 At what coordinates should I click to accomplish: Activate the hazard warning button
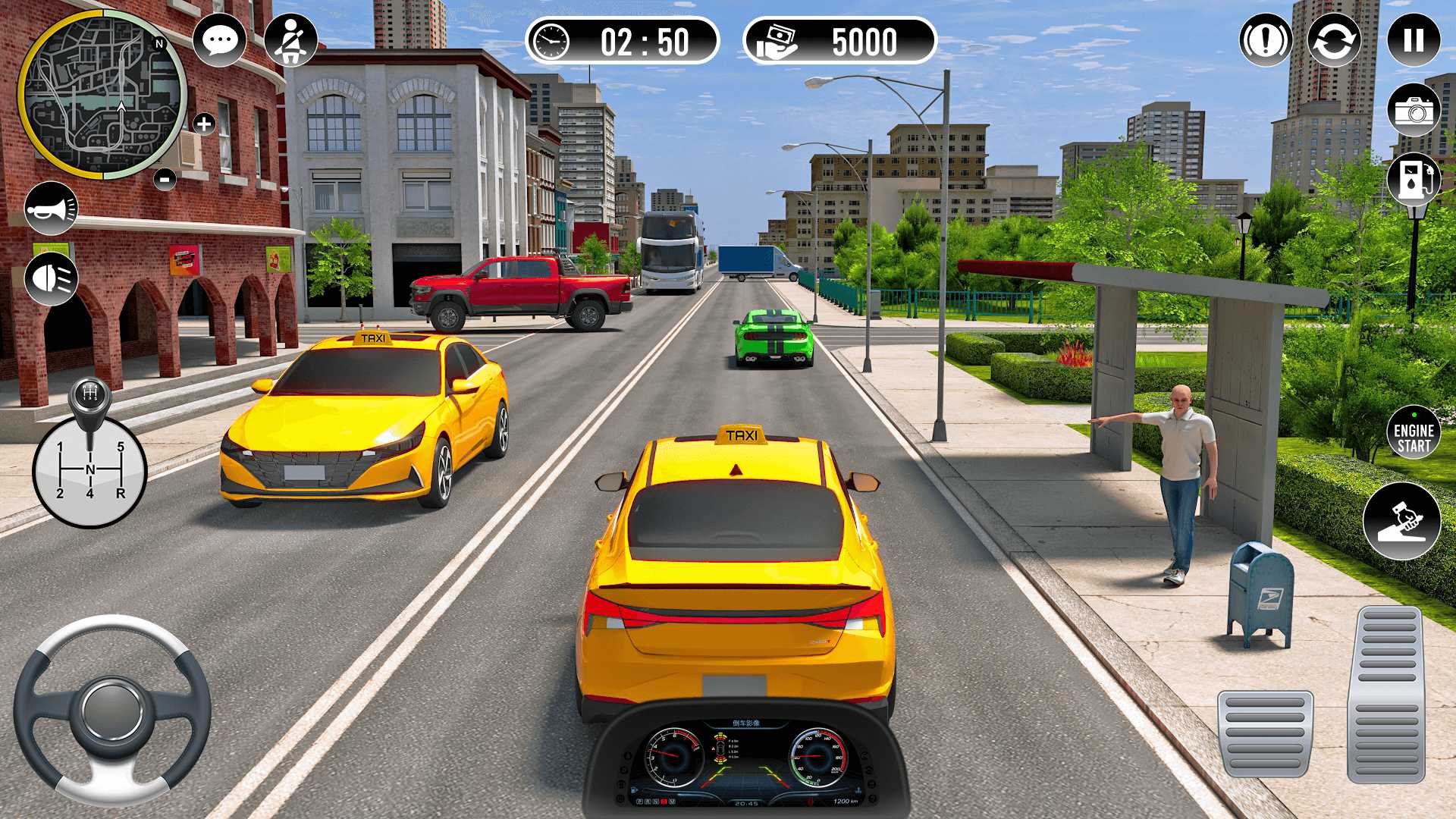pos(1266,40)
